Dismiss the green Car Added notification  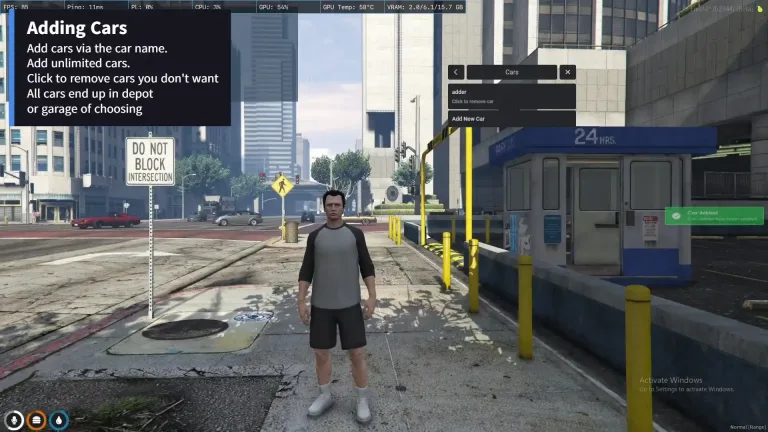(713, 216)
